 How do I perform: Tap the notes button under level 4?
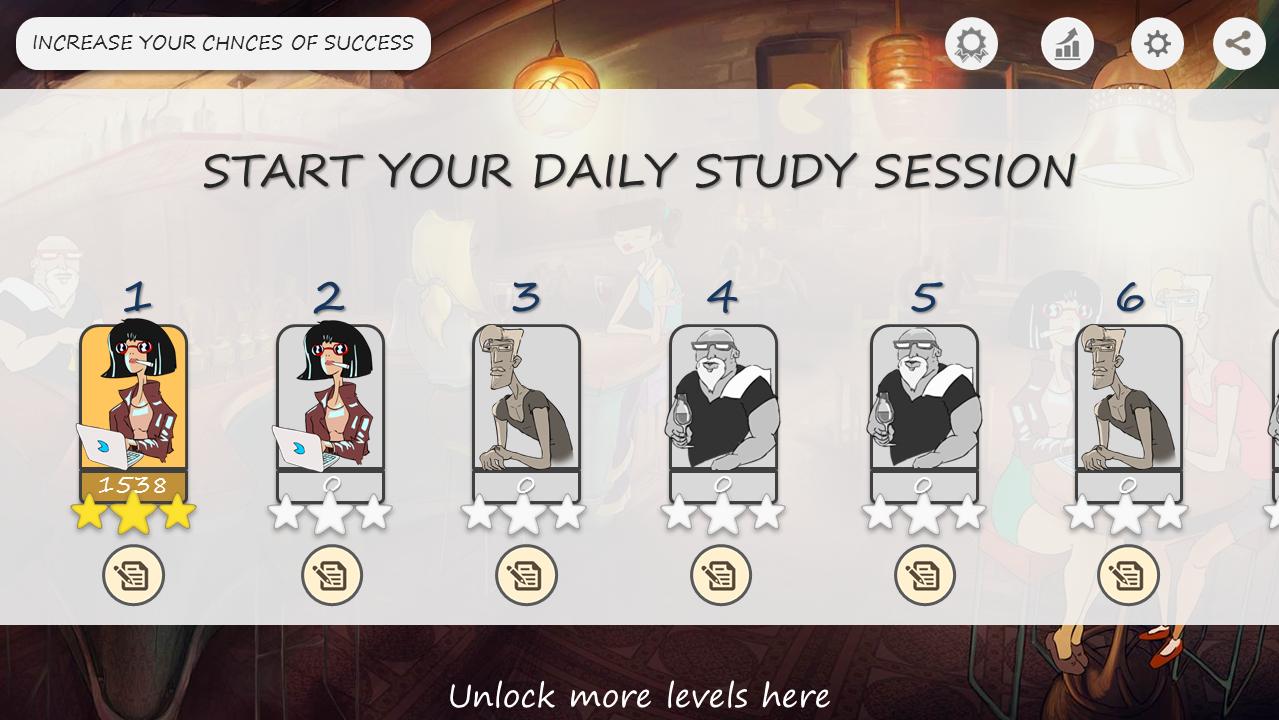pos(721,575)
